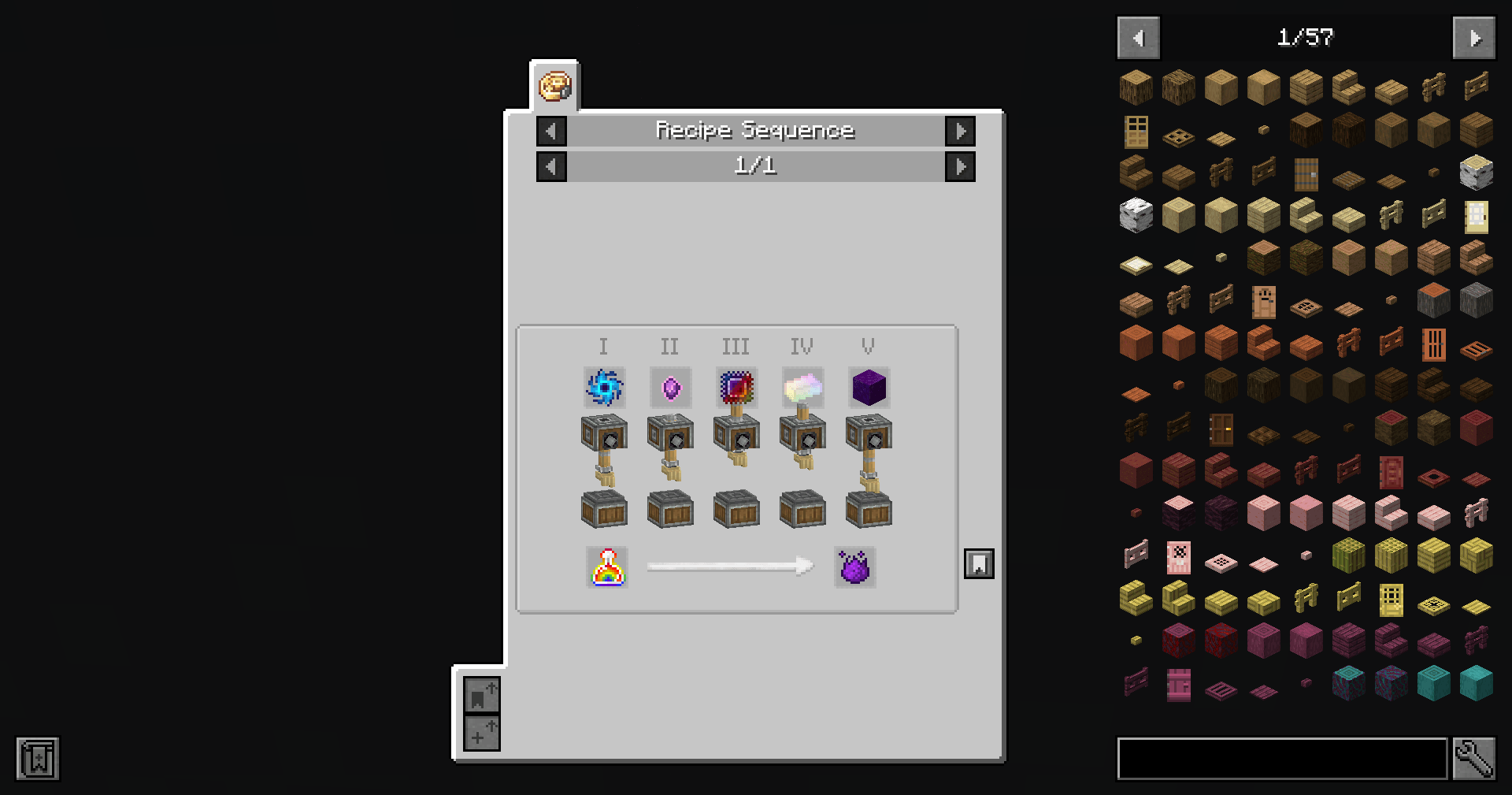Click the purple gem in column II
This screenshot has width=1512, height=795.
670,387
